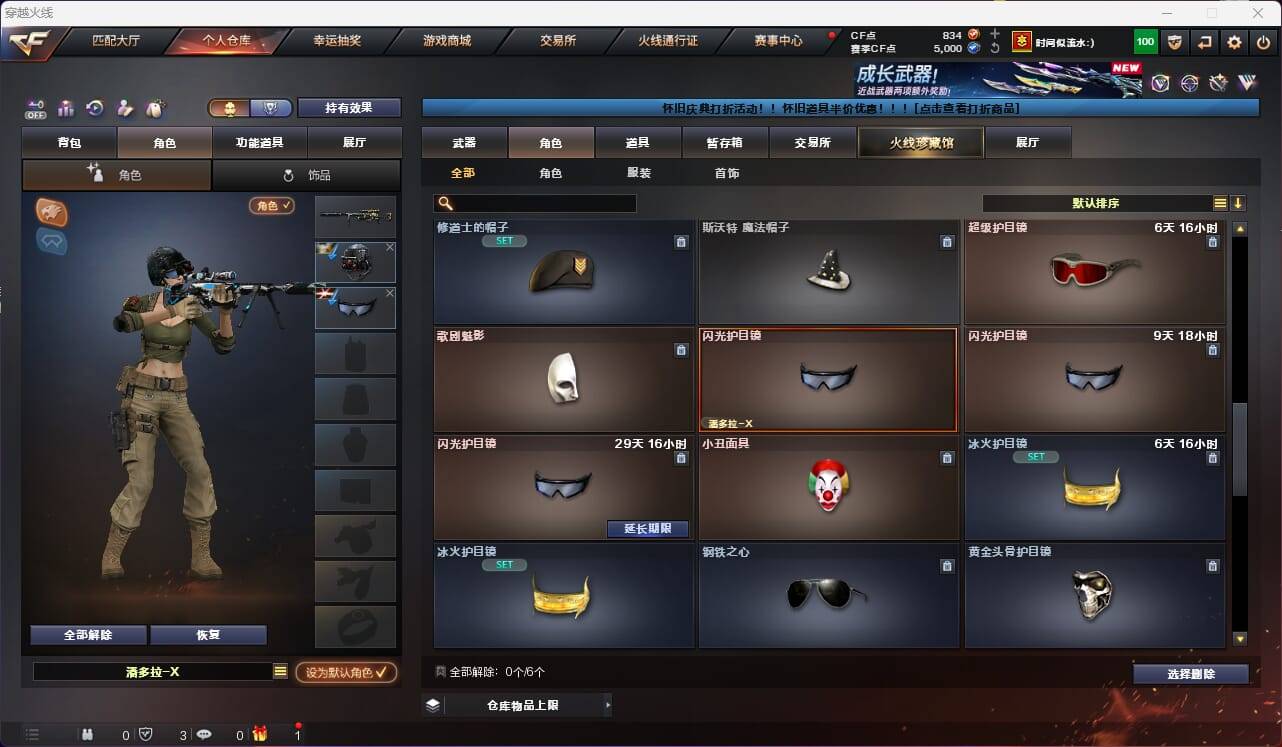Click the trash icon on 小丑面具
This screenshot has height=747, width=1282.
click(x=947, y=458)
